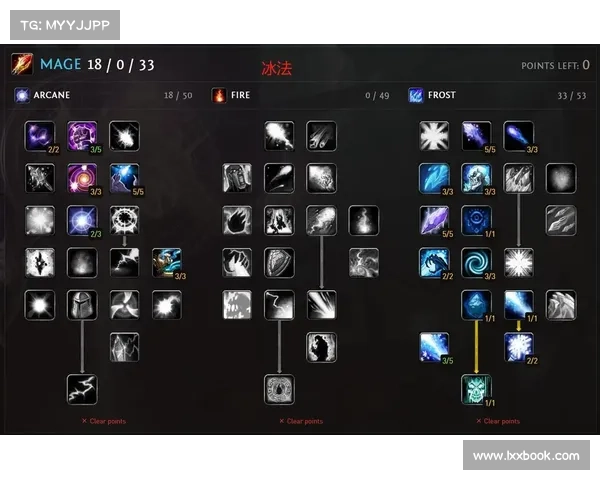The height and width of the screenshot is (480, 600).
Task: Select the Arcane tree header
Action: tap(50, 96)
